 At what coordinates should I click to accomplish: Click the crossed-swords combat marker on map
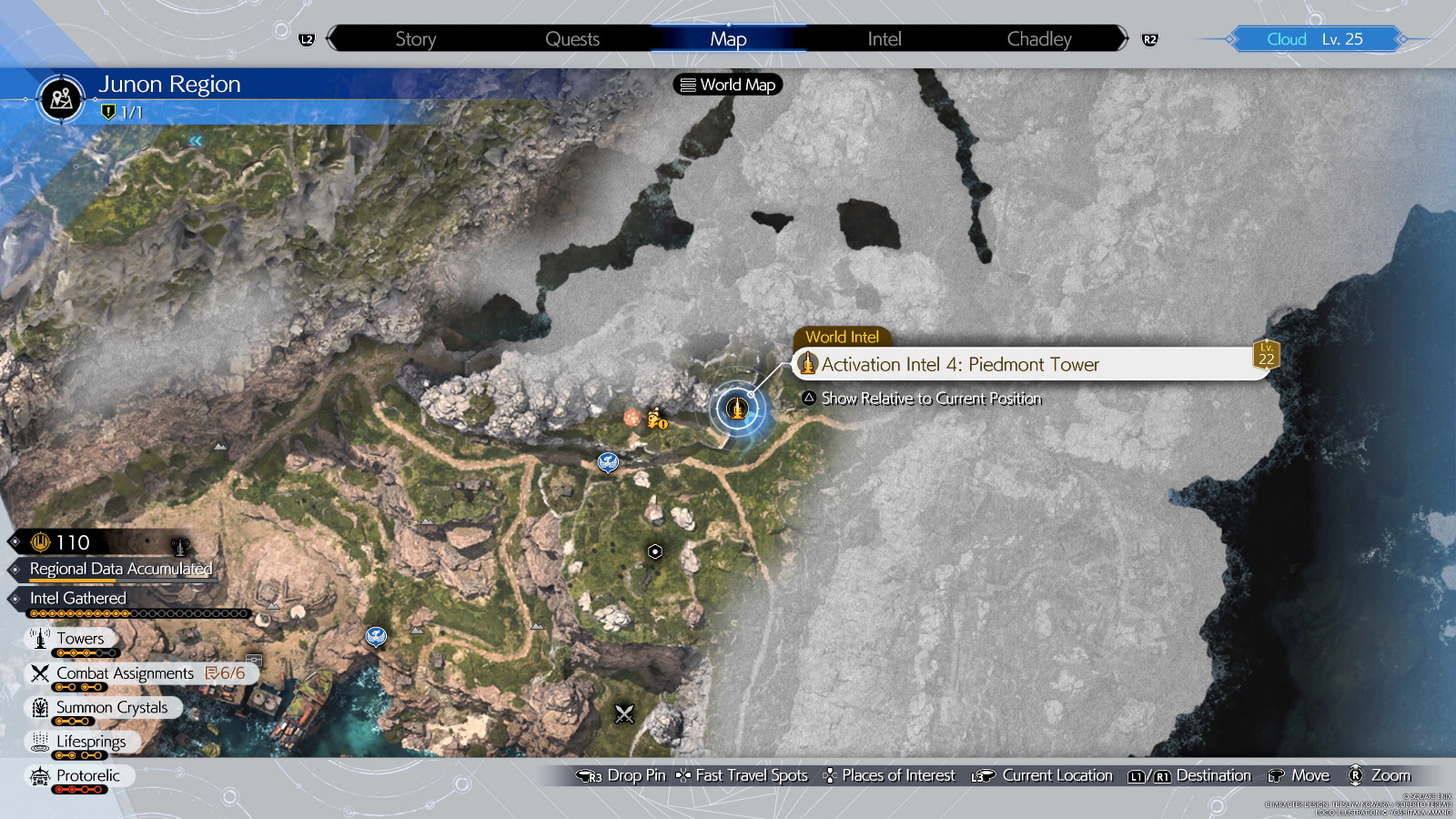[x=624, y=714]
